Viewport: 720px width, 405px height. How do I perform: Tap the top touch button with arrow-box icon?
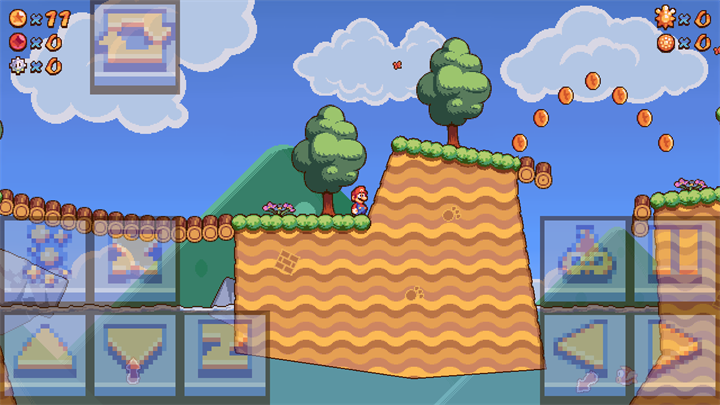click(x=135, y=46)
